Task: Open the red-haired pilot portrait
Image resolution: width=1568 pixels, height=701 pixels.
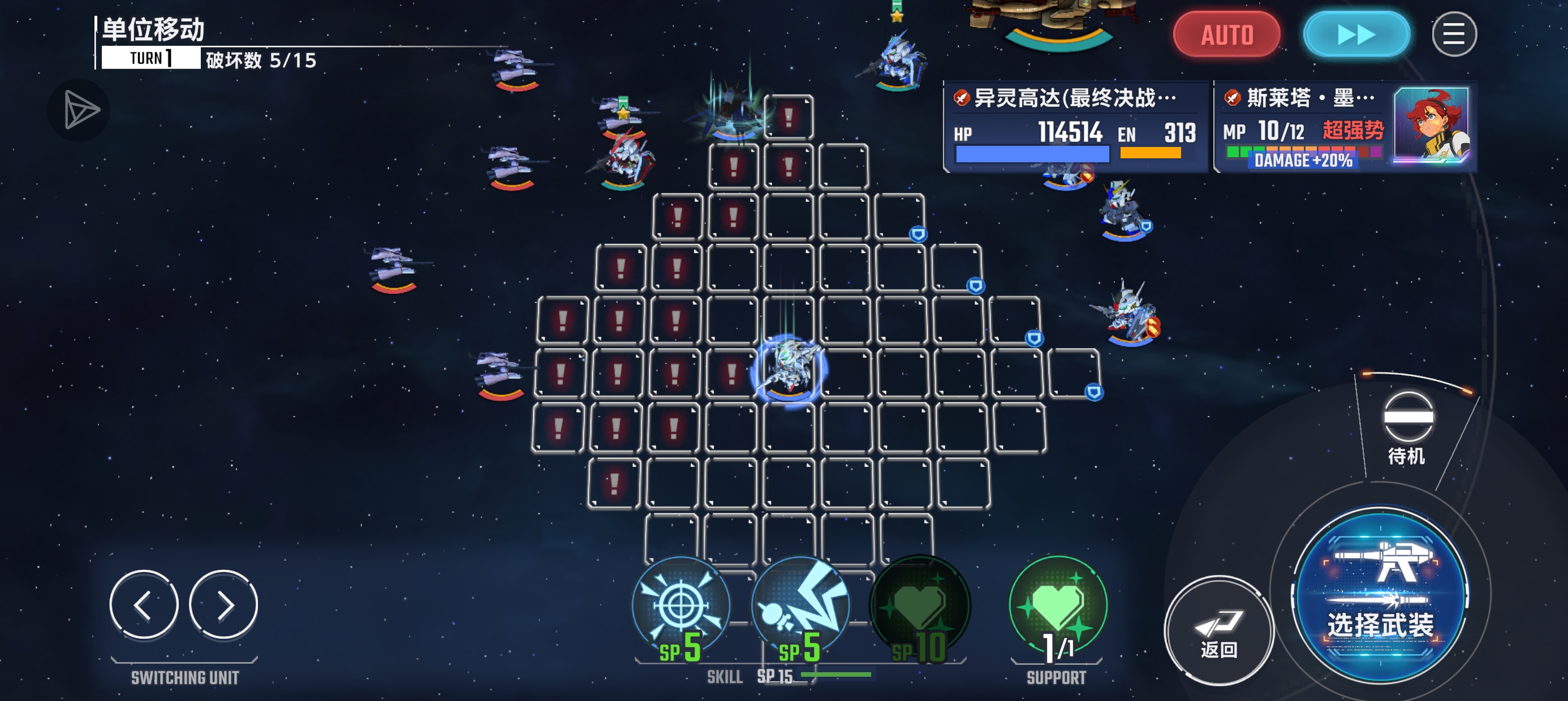Action: point(1431,125)
